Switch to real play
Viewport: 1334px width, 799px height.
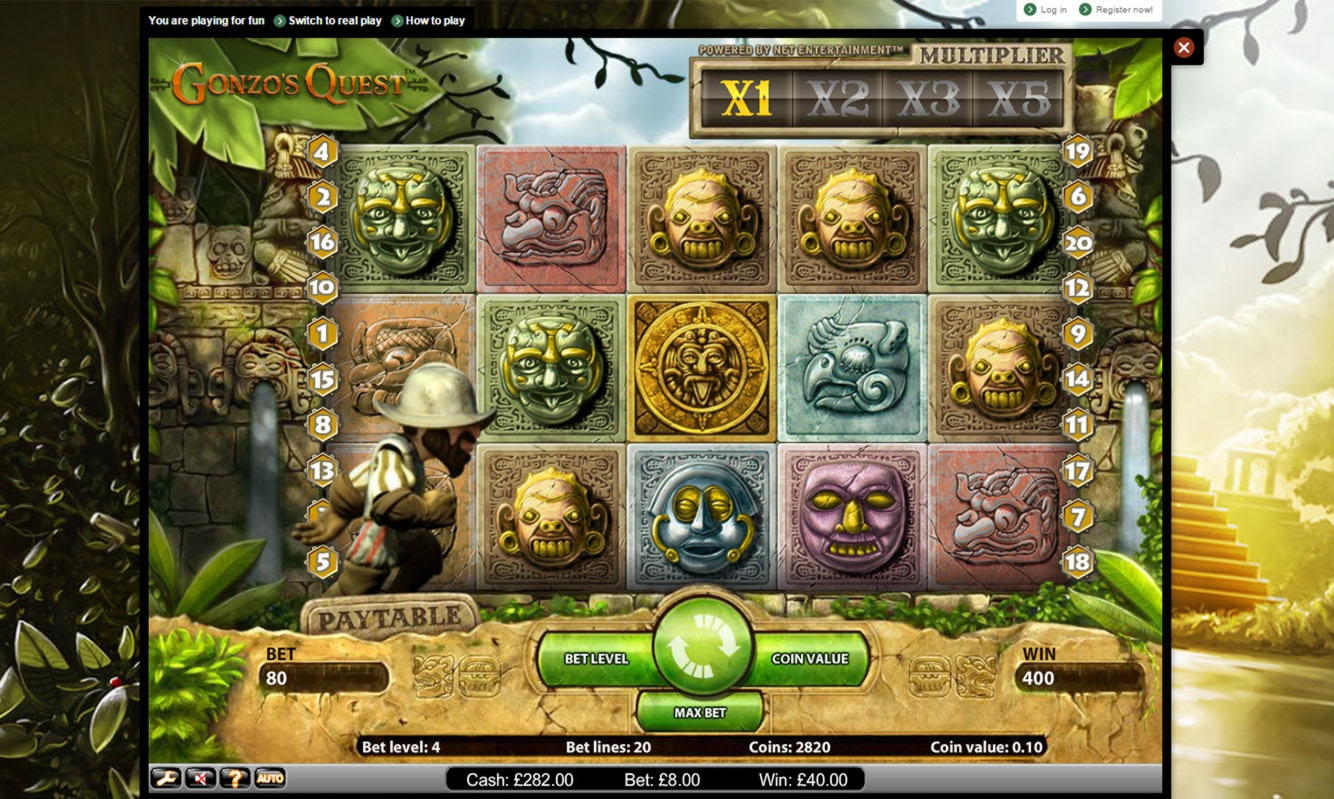(334, 20)
